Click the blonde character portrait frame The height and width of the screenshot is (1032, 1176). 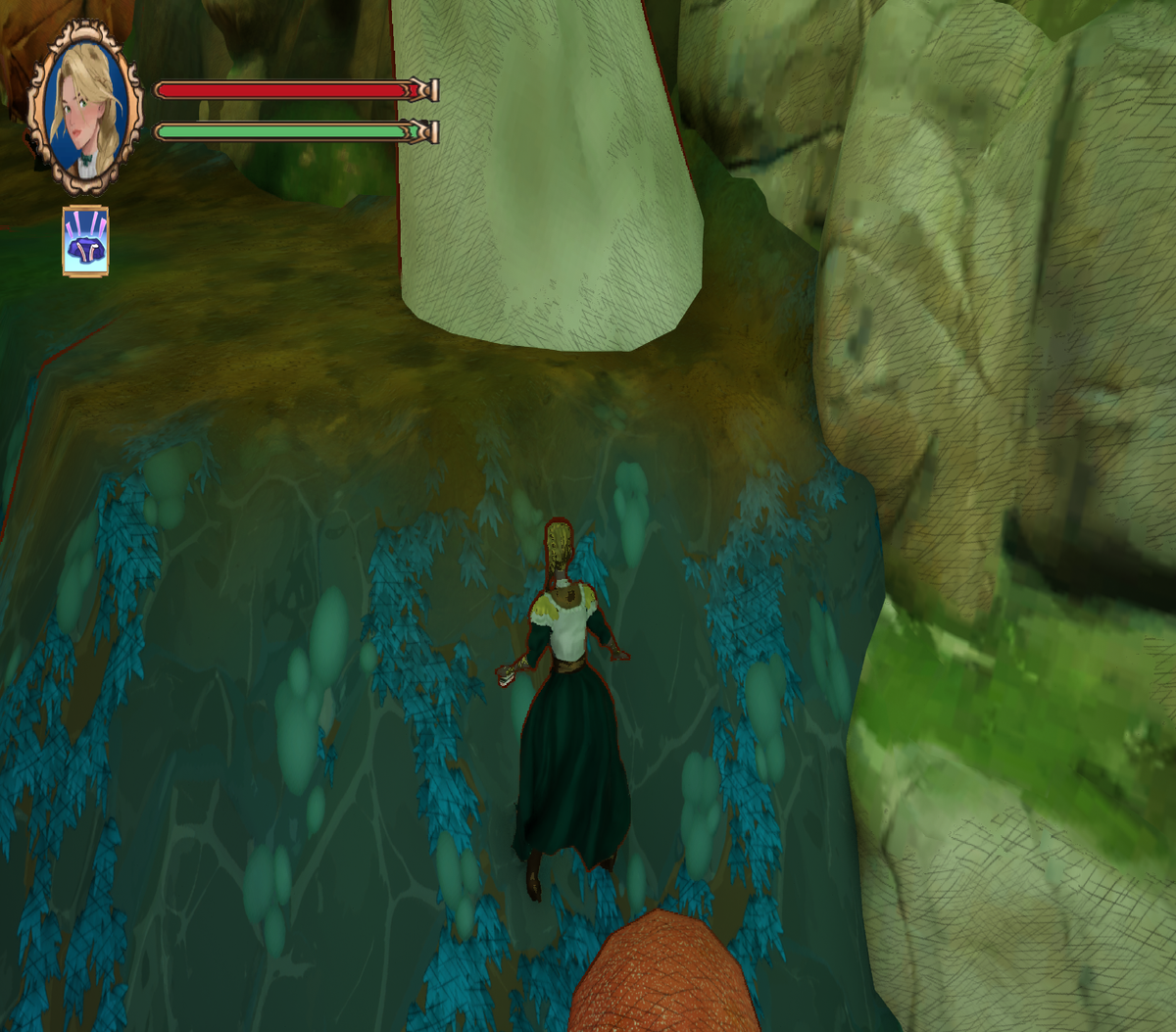click(86, 106)
